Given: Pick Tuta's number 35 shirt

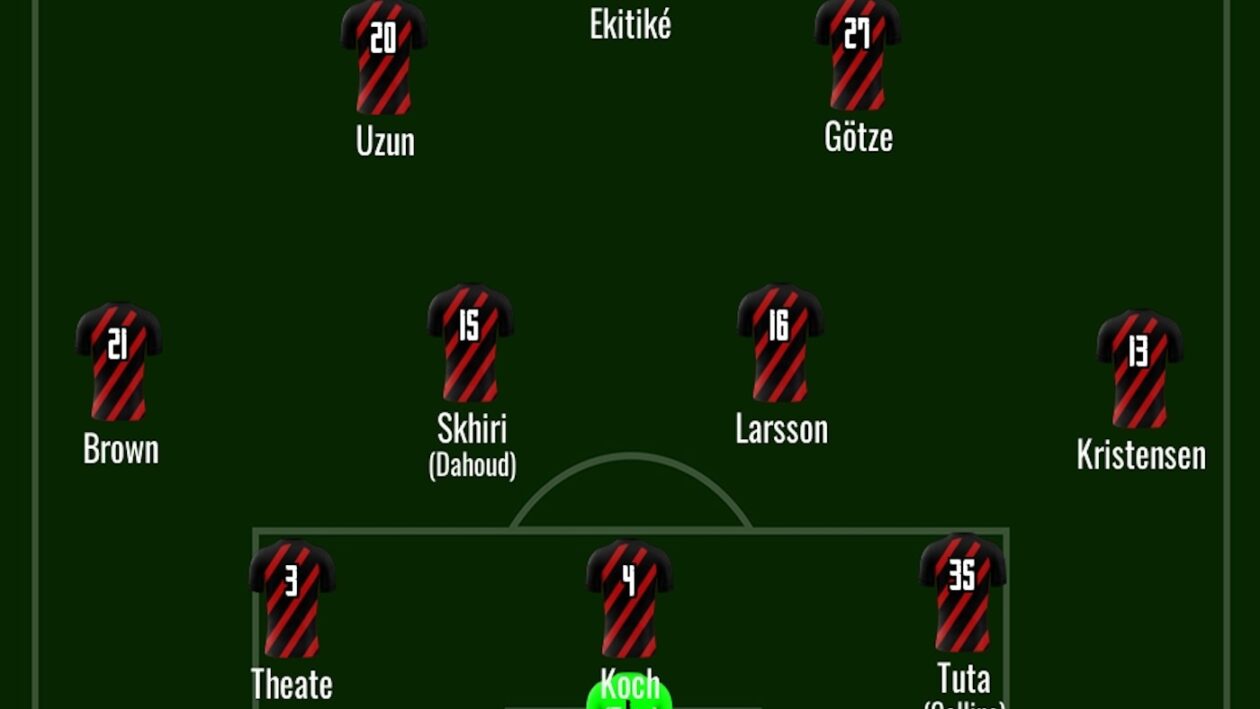Looking at the screenshot, I should coord(962,592).
